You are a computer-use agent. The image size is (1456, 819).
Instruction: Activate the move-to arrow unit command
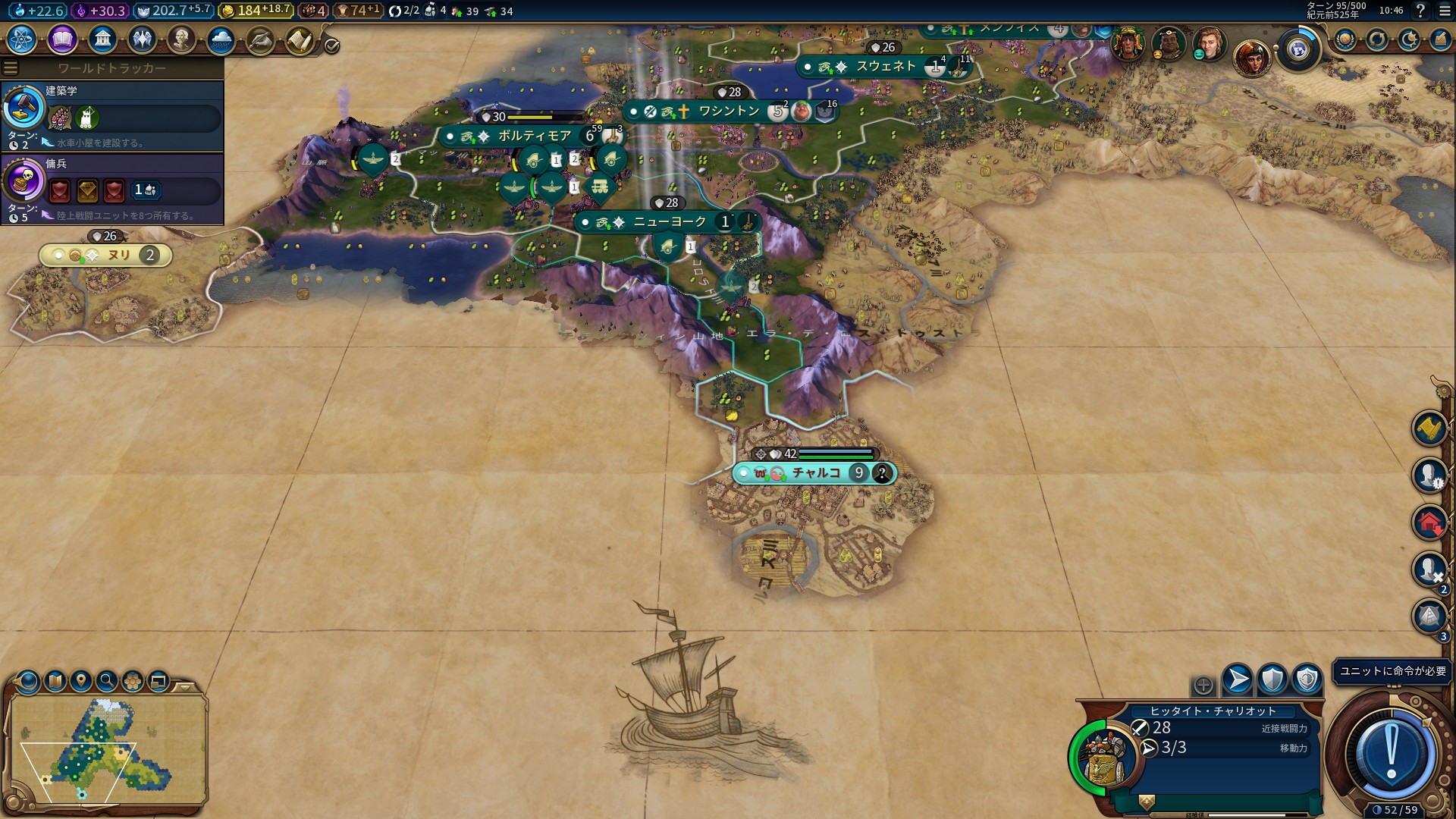(x=1238, y=679)
